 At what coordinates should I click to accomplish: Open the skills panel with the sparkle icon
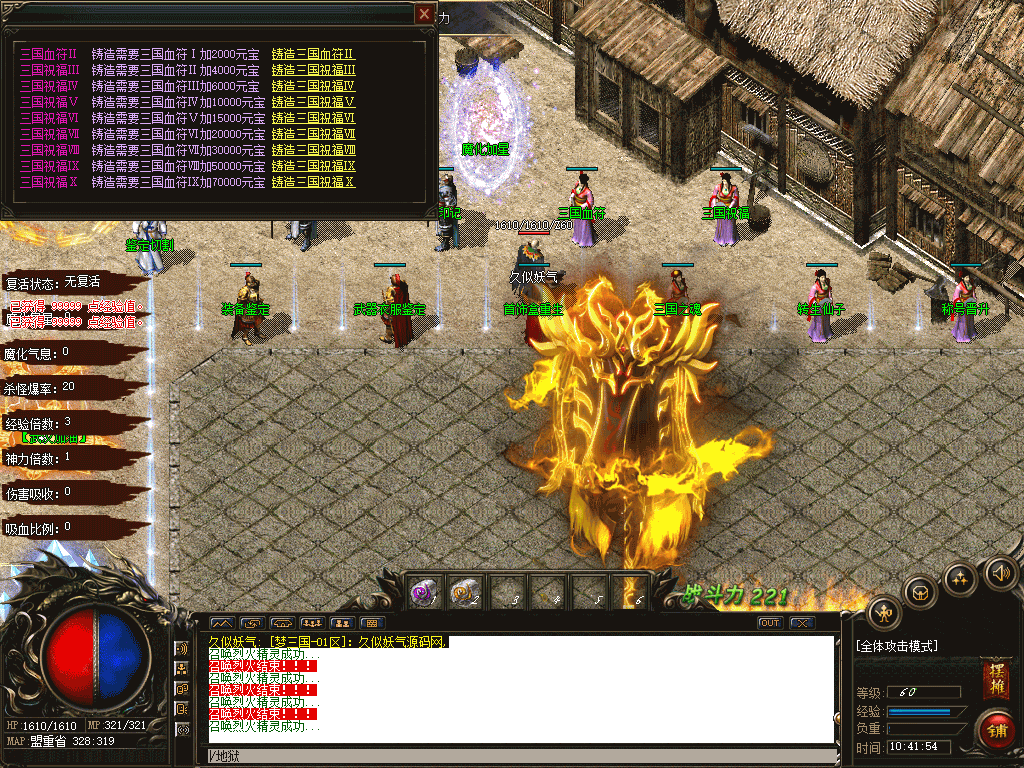coord(960,577)
